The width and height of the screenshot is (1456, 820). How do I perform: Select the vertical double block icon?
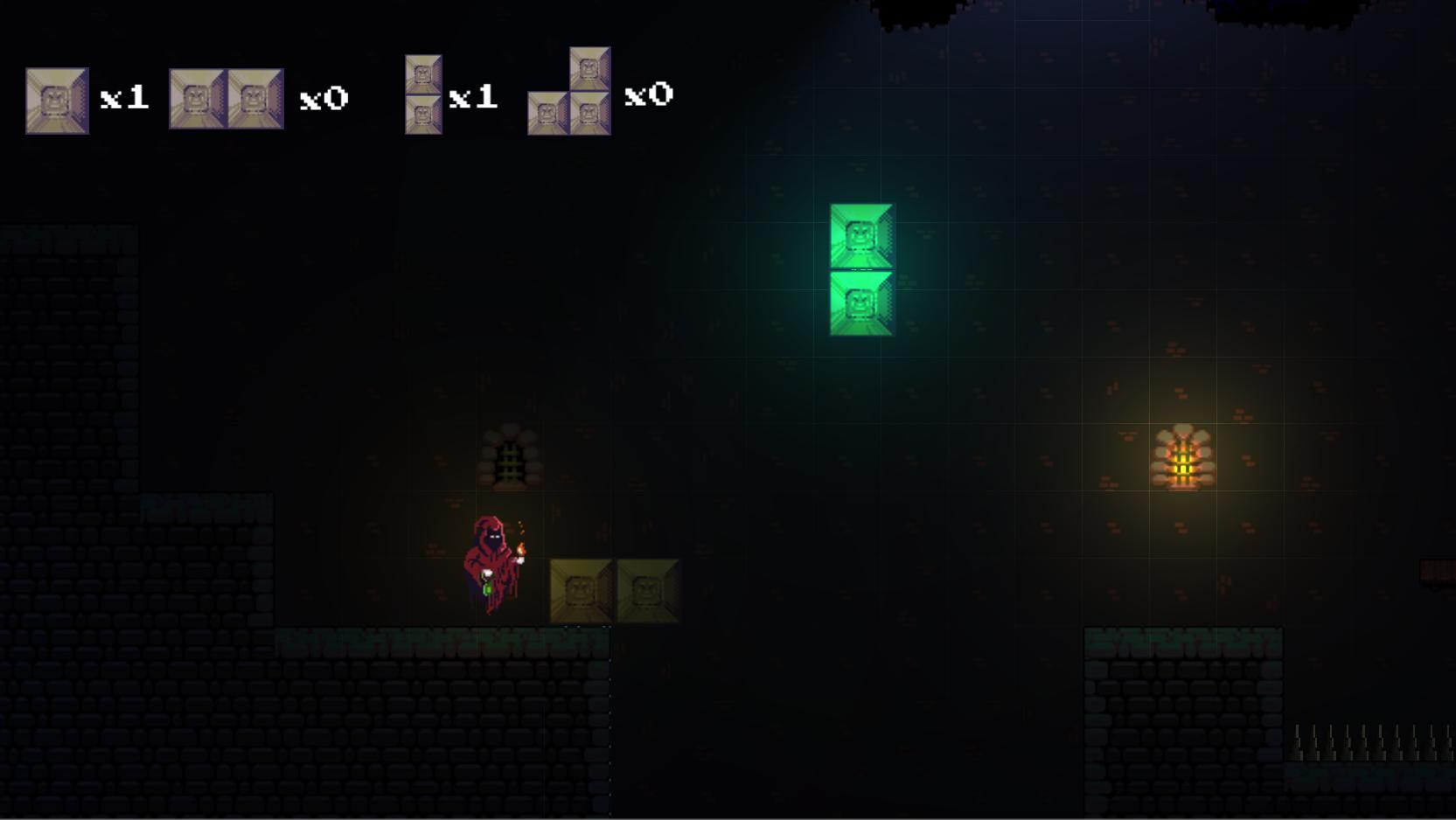pos(422,94)
